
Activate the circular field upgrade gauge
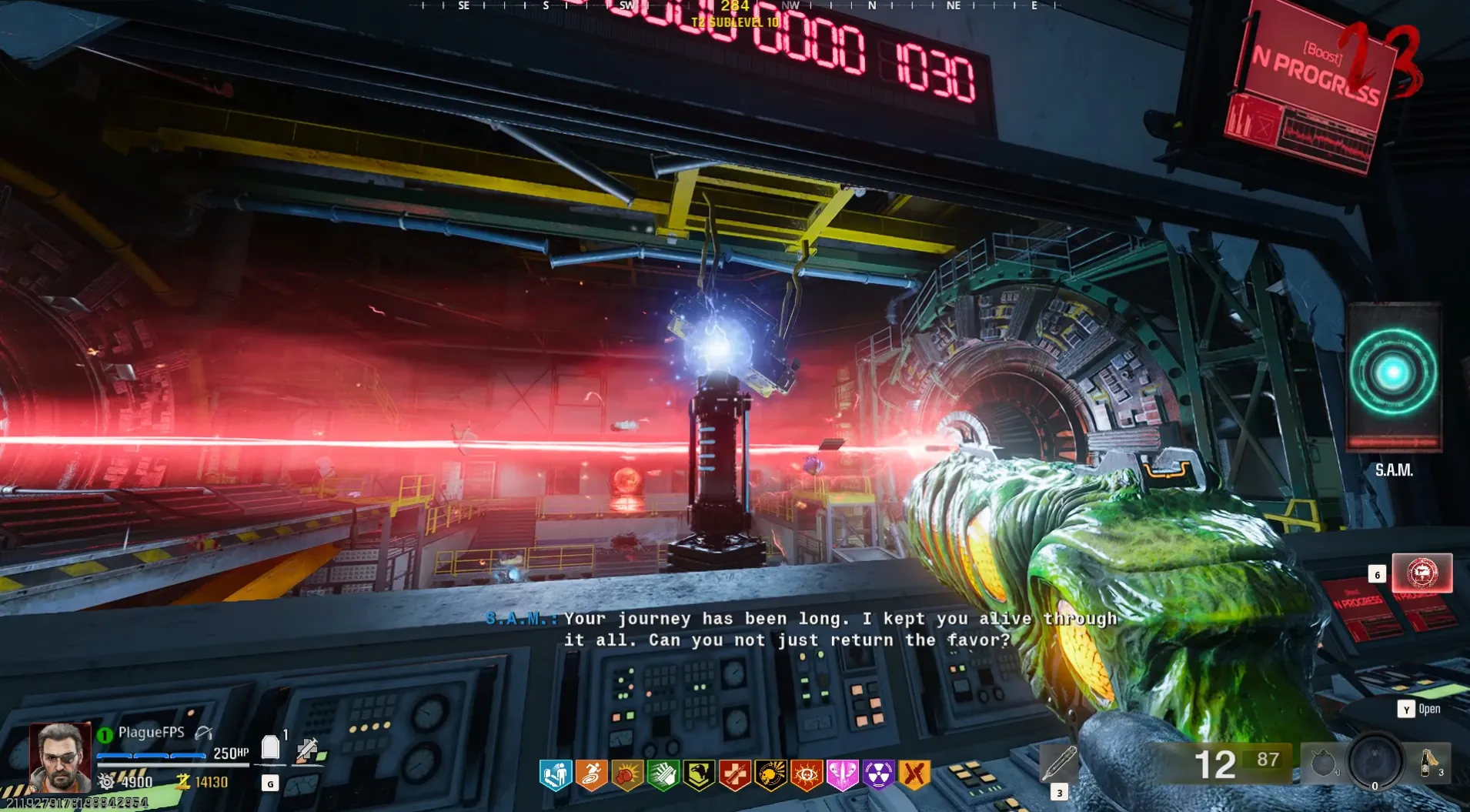[x=1375, y=760]
